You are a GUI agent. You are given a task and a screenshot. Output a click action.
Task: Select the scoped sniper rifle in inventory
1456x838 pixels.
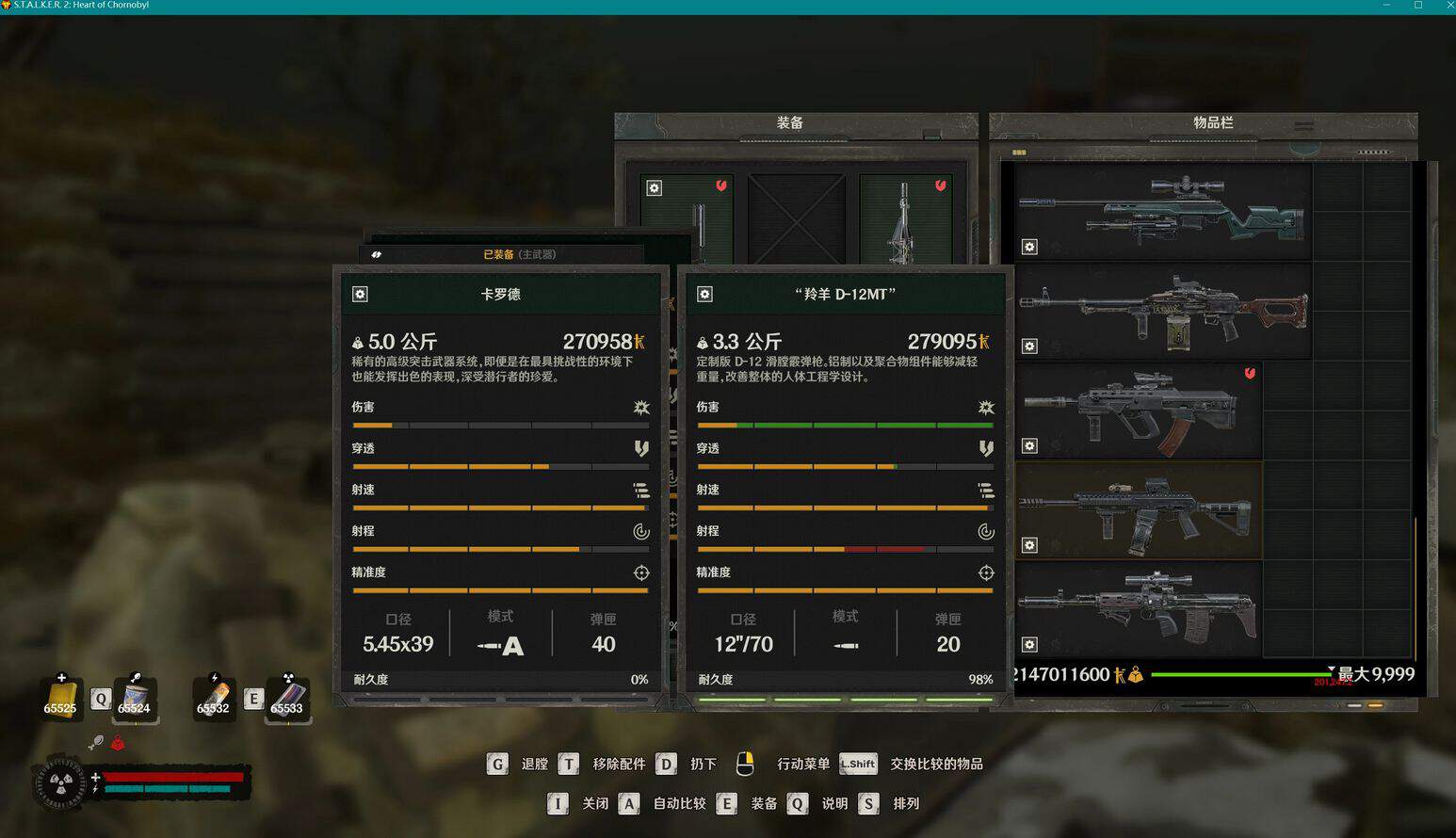pyautogui.click(x=1163, y=212)
